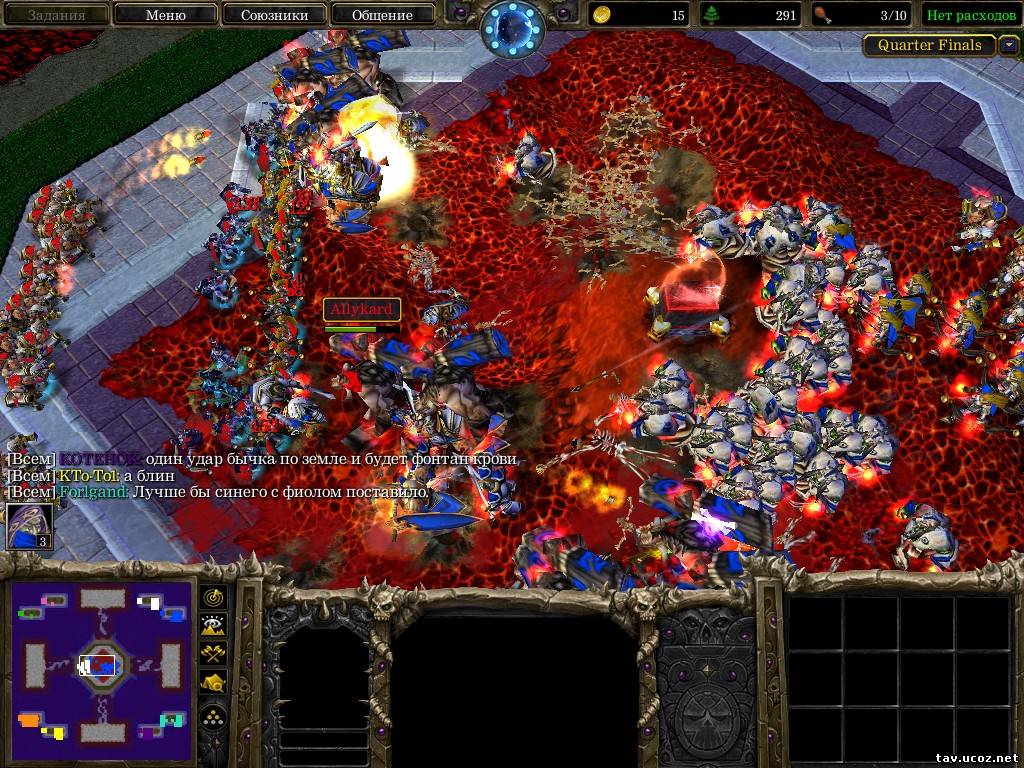Click the food supply meat icon

(822, 15)
